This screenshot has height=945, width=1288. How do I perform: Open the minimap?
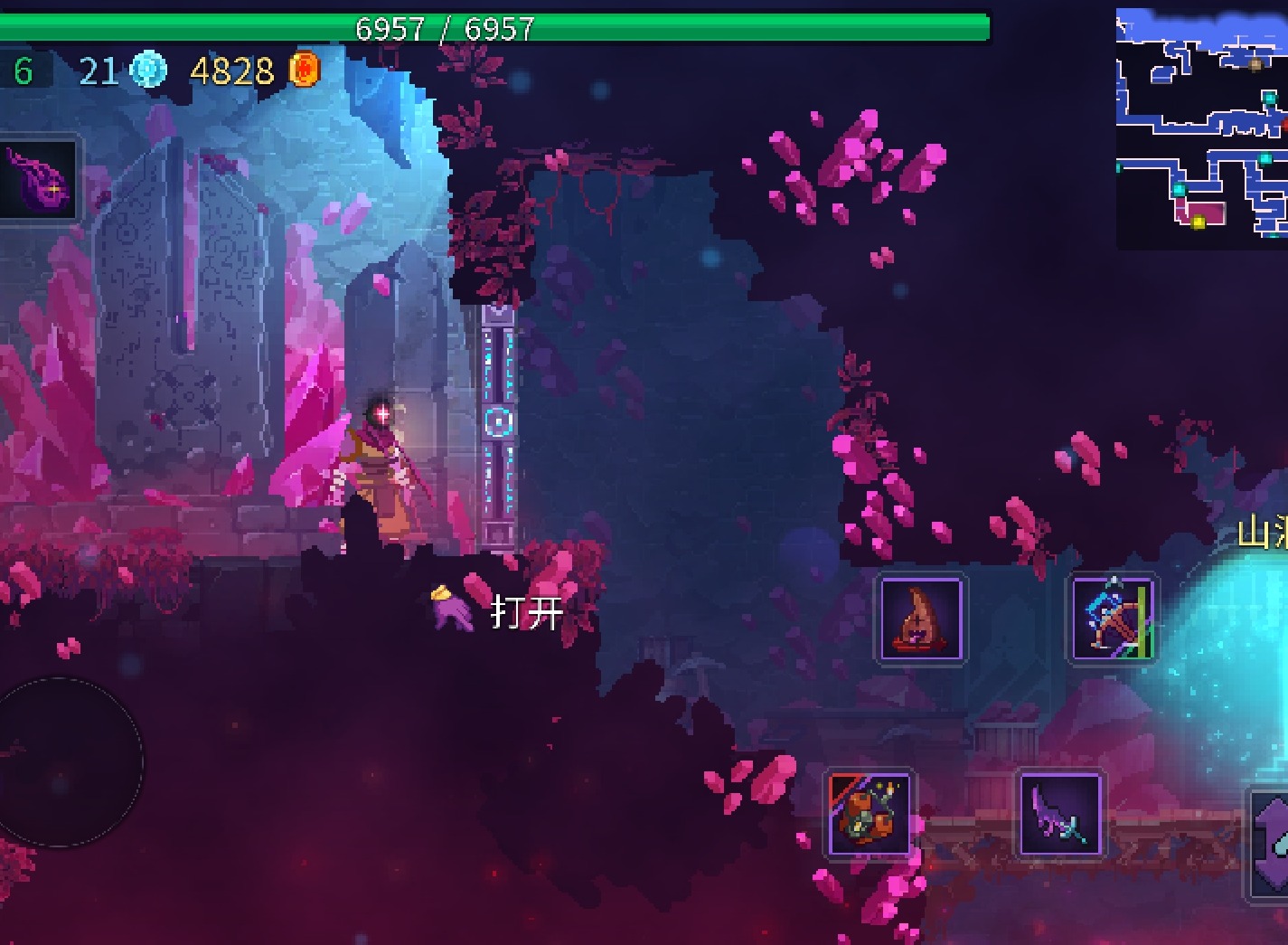[x=1201, y=128]
